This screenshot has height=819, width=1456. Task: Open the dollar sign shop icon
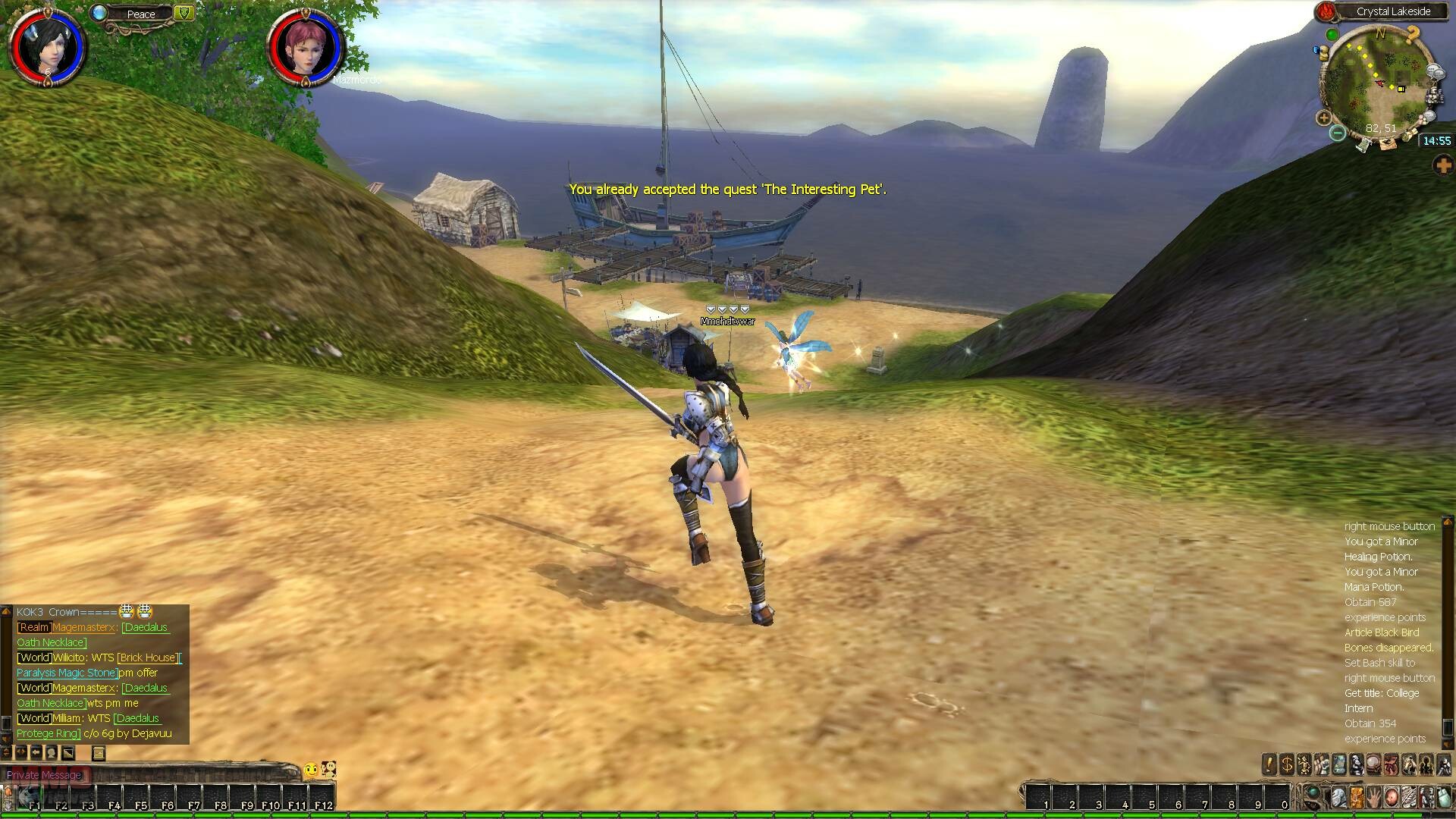coord(1286,764)
